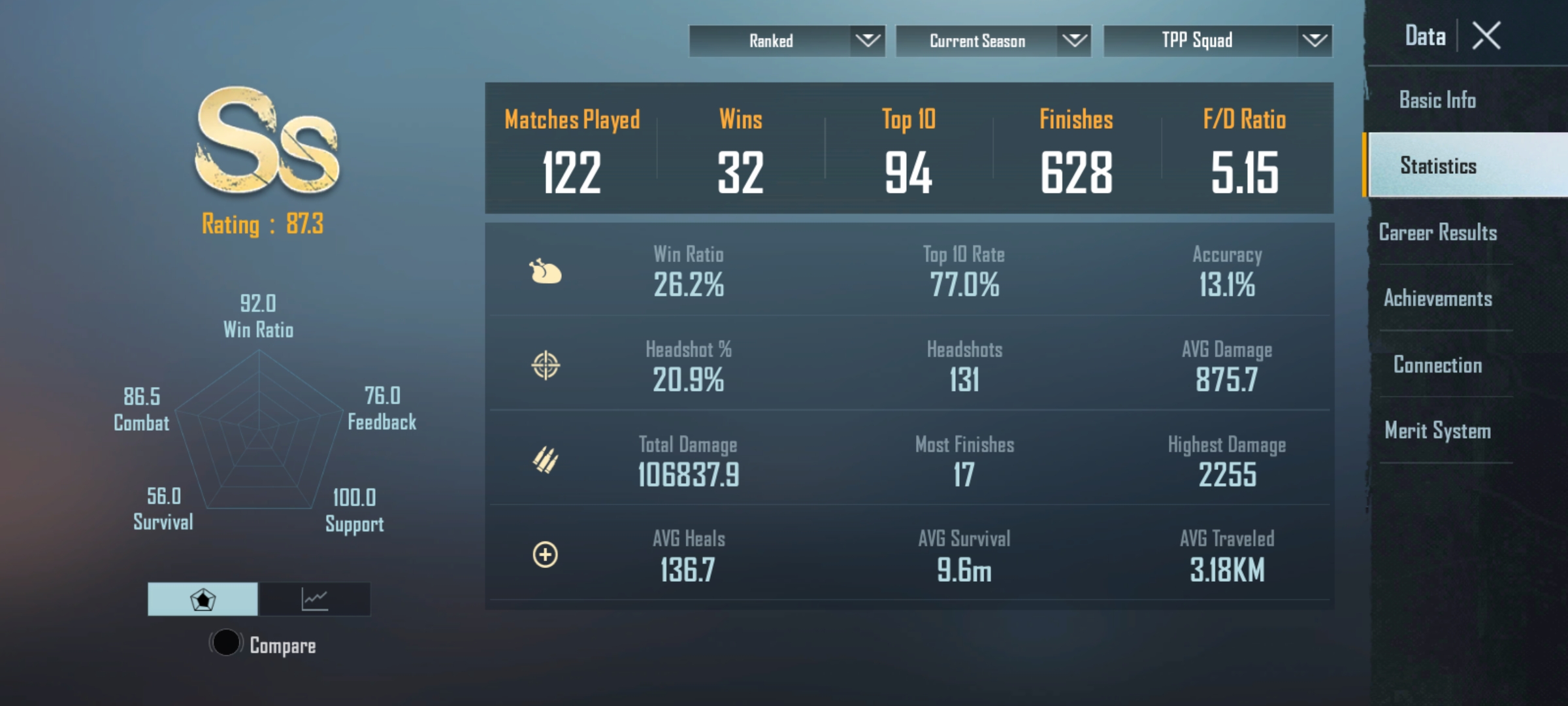The image size is (1568, 706).
Task: Expand the Current Season dropdown
Action: tap(993, 41)
